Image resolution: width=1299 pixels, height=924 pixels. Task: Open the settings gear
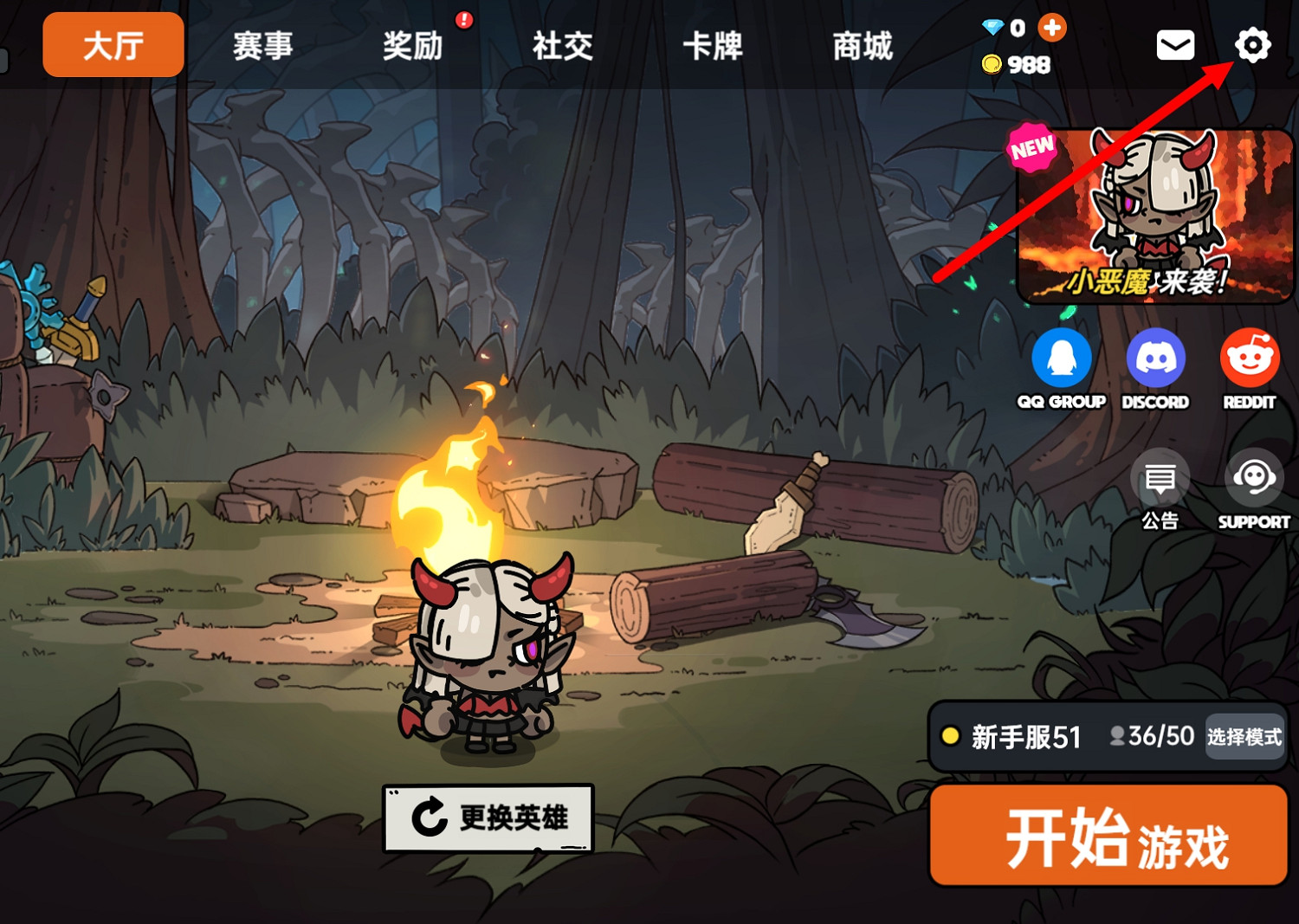(1253, 45)
